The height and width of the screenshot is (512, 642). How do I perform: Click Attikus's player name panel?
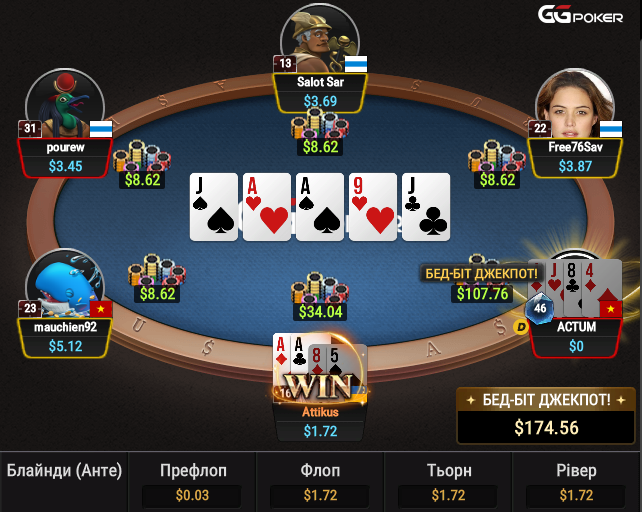pyautogui.click(x=320, y=421)
